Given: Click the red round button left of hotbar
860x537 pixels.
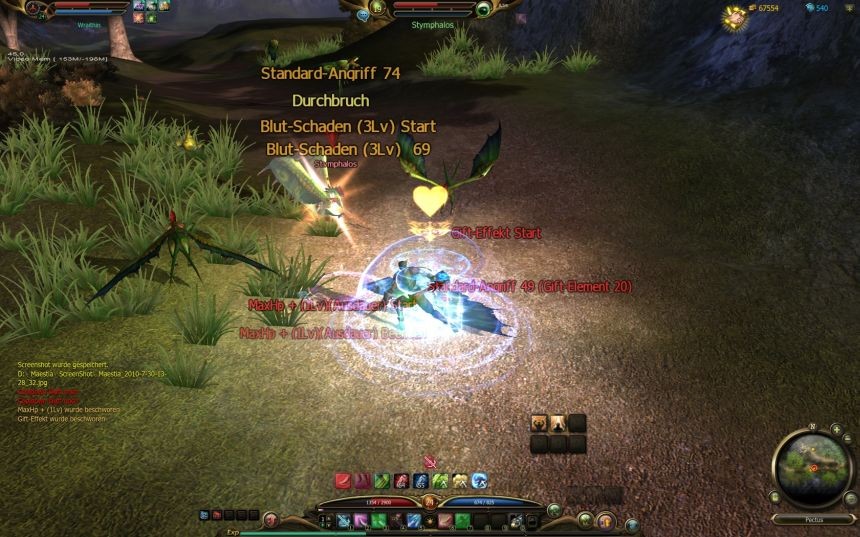Looking at the screenshot, I should [269, 517].
